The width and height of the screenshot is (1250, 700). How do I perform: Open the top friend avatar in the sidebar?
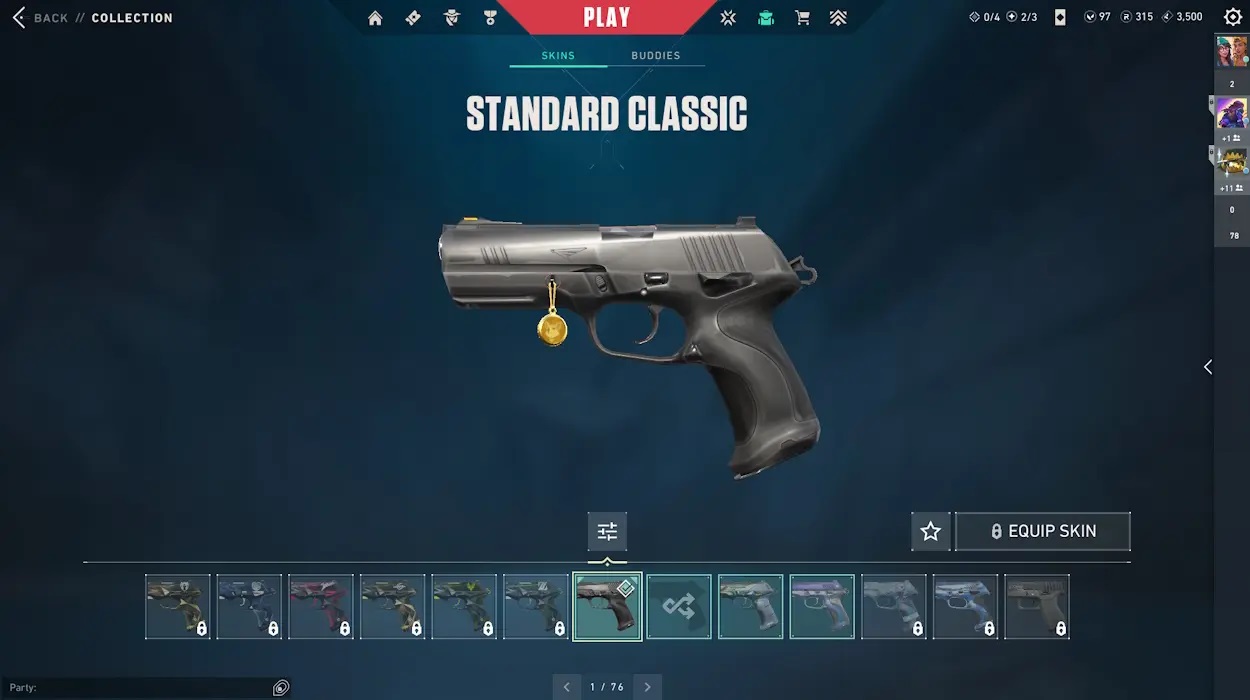(1231, 52)
